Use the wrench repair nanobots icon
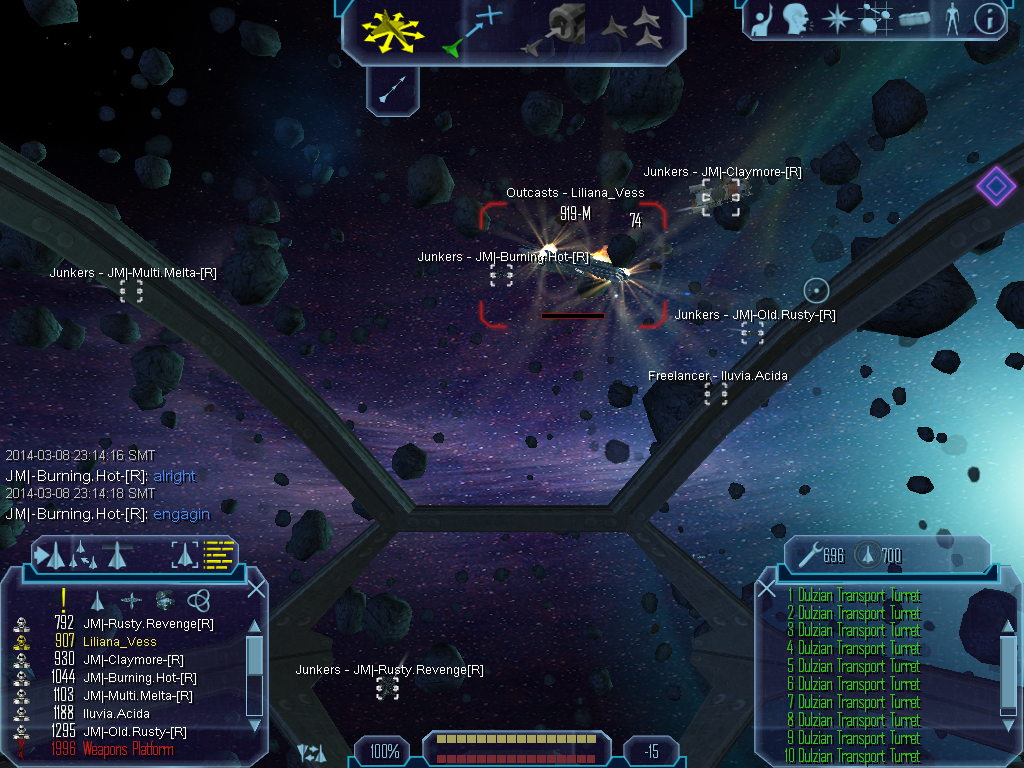 click(x=808, y=554)
